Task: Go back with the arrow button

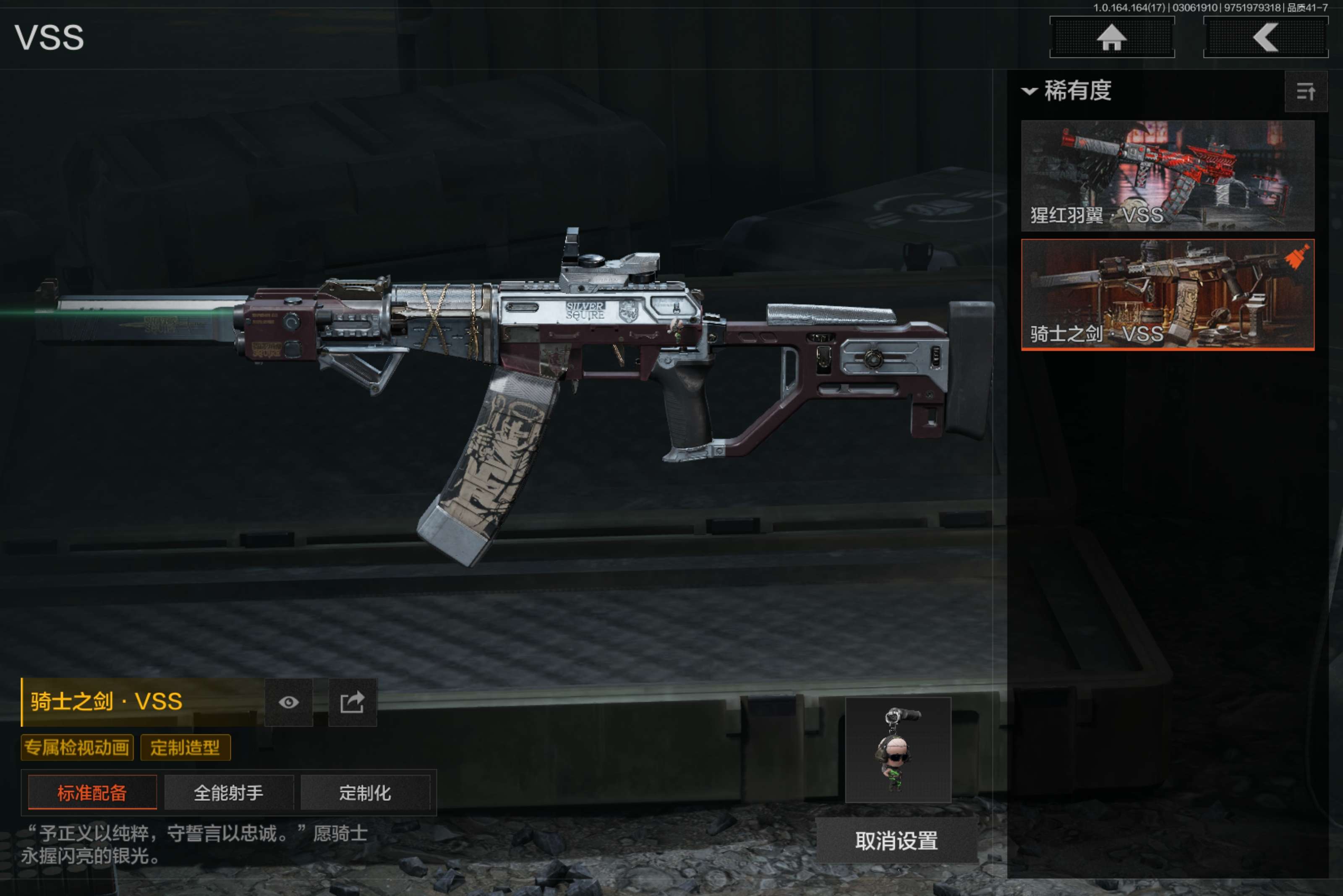Action: [1265, 38]
